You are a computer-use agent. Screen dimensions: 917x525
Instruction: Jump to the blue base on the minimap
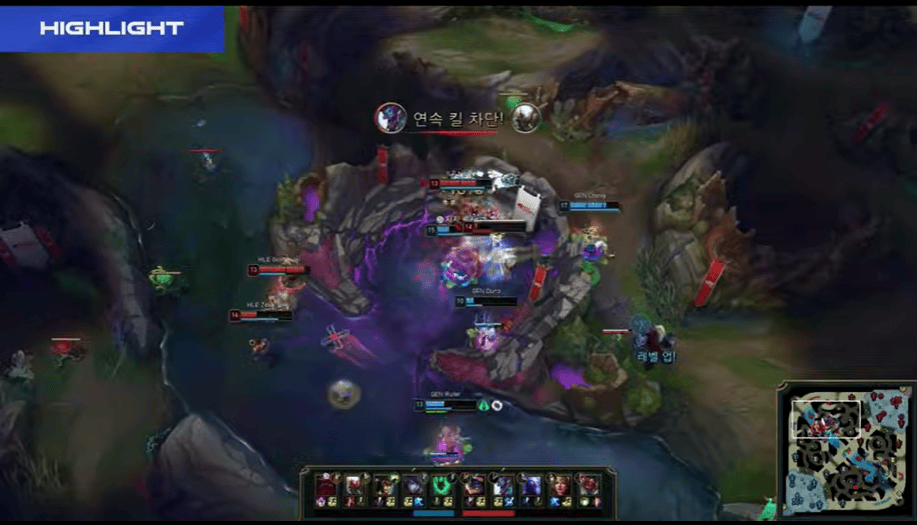795,503
